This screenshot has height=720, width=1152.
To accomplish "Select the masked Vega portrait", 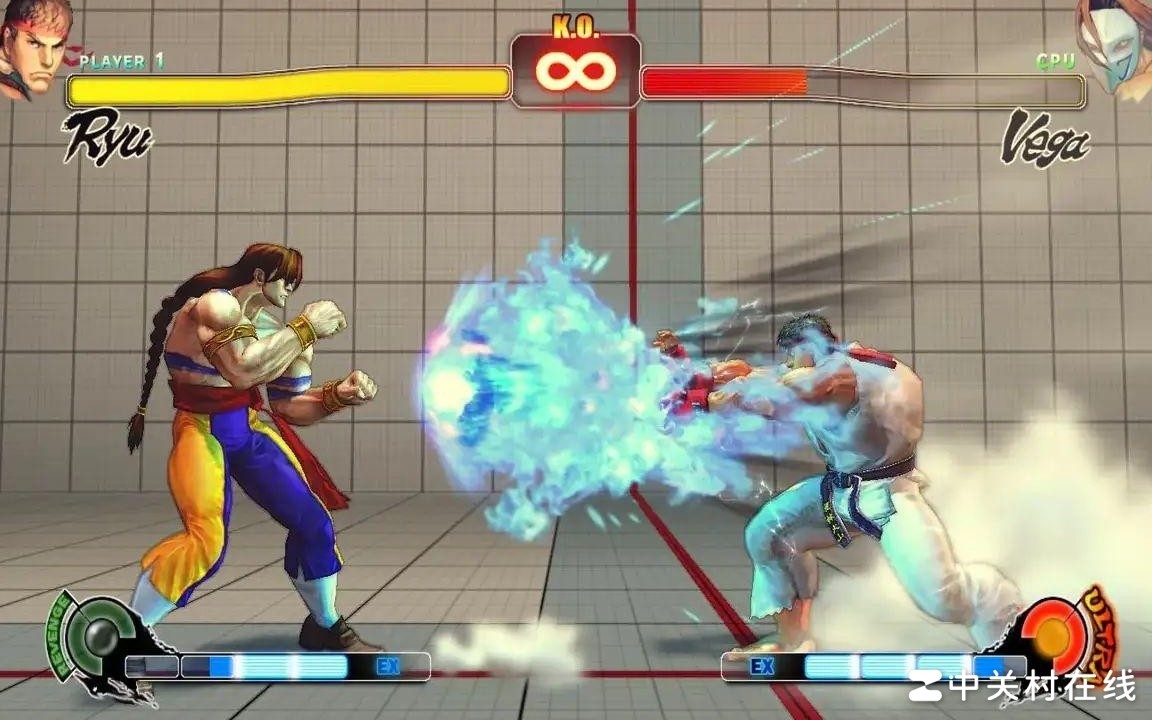I will (1118, 48).
